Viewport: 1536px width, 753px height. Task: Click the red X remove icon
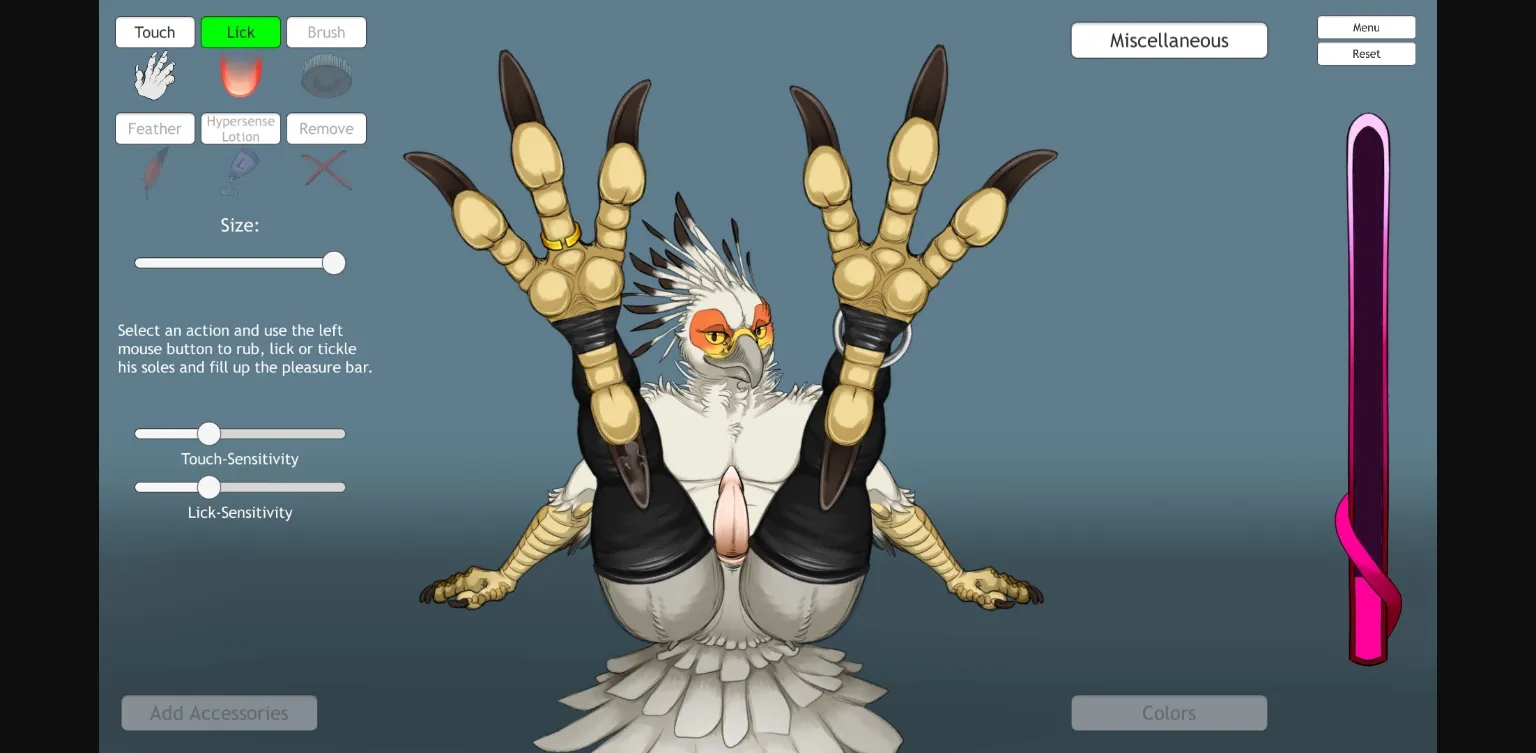(326, 170)
